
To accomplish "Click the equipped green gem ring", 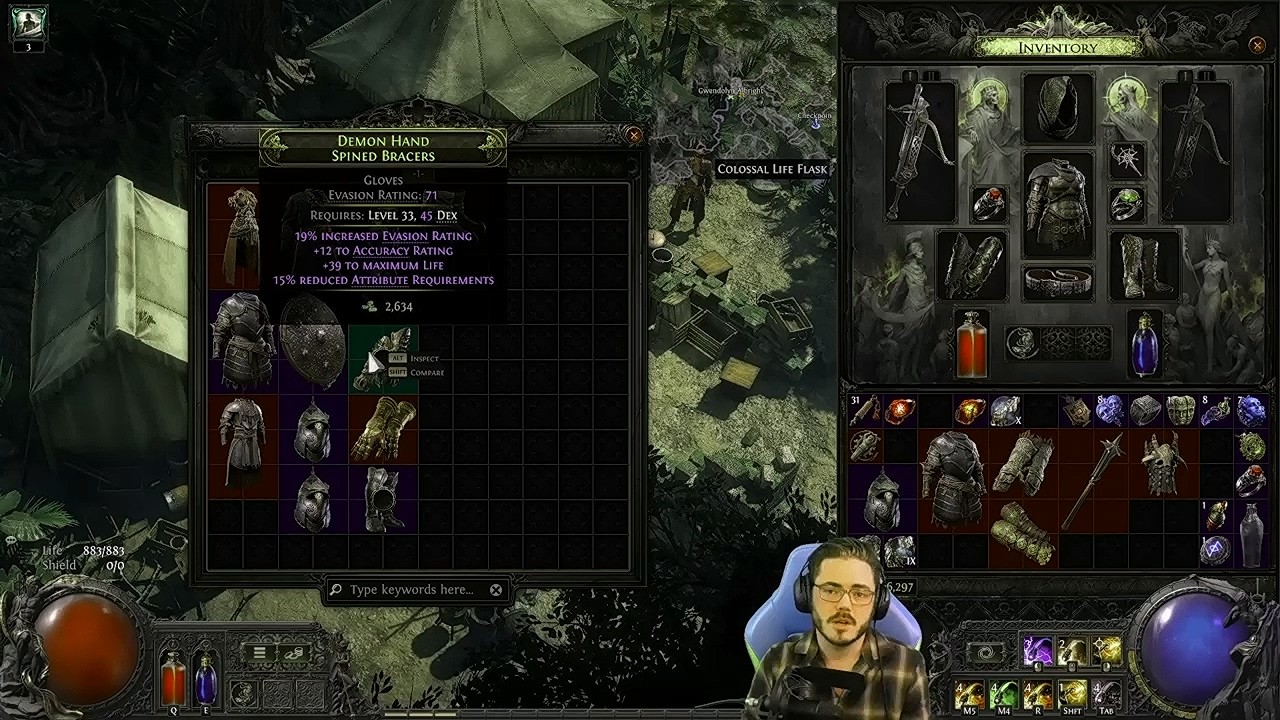I will [1127, 204].
